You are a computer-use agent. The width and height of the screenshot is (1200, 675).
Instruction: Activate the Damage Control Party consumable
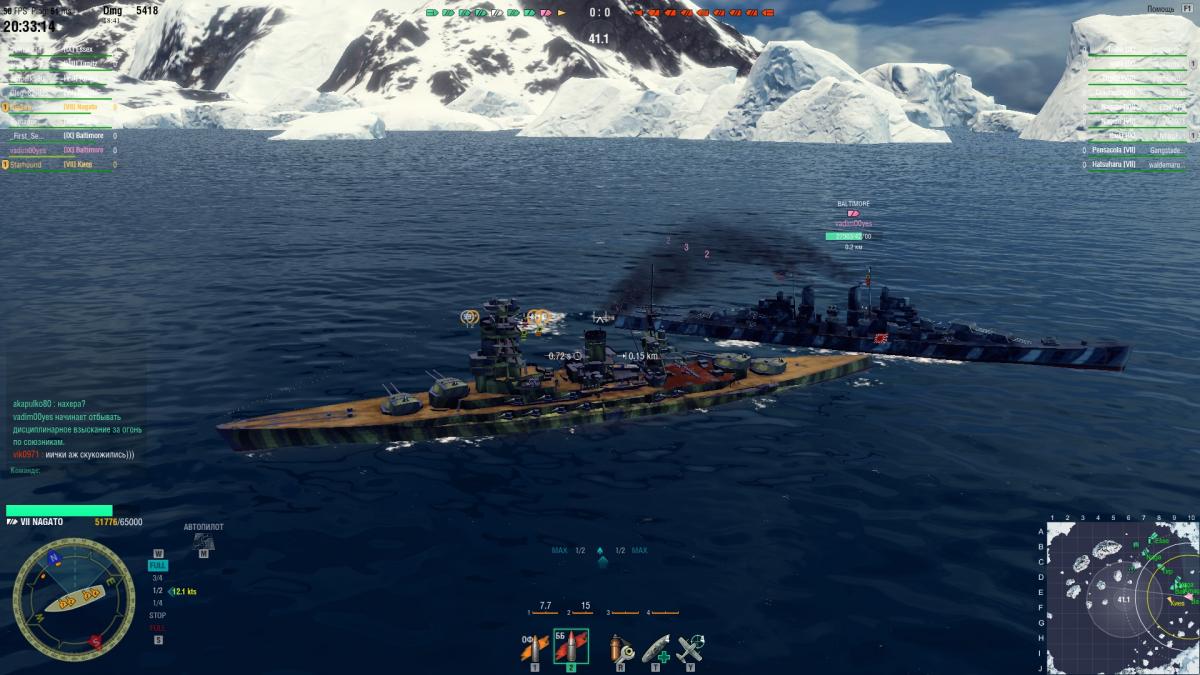coord(618,648)
